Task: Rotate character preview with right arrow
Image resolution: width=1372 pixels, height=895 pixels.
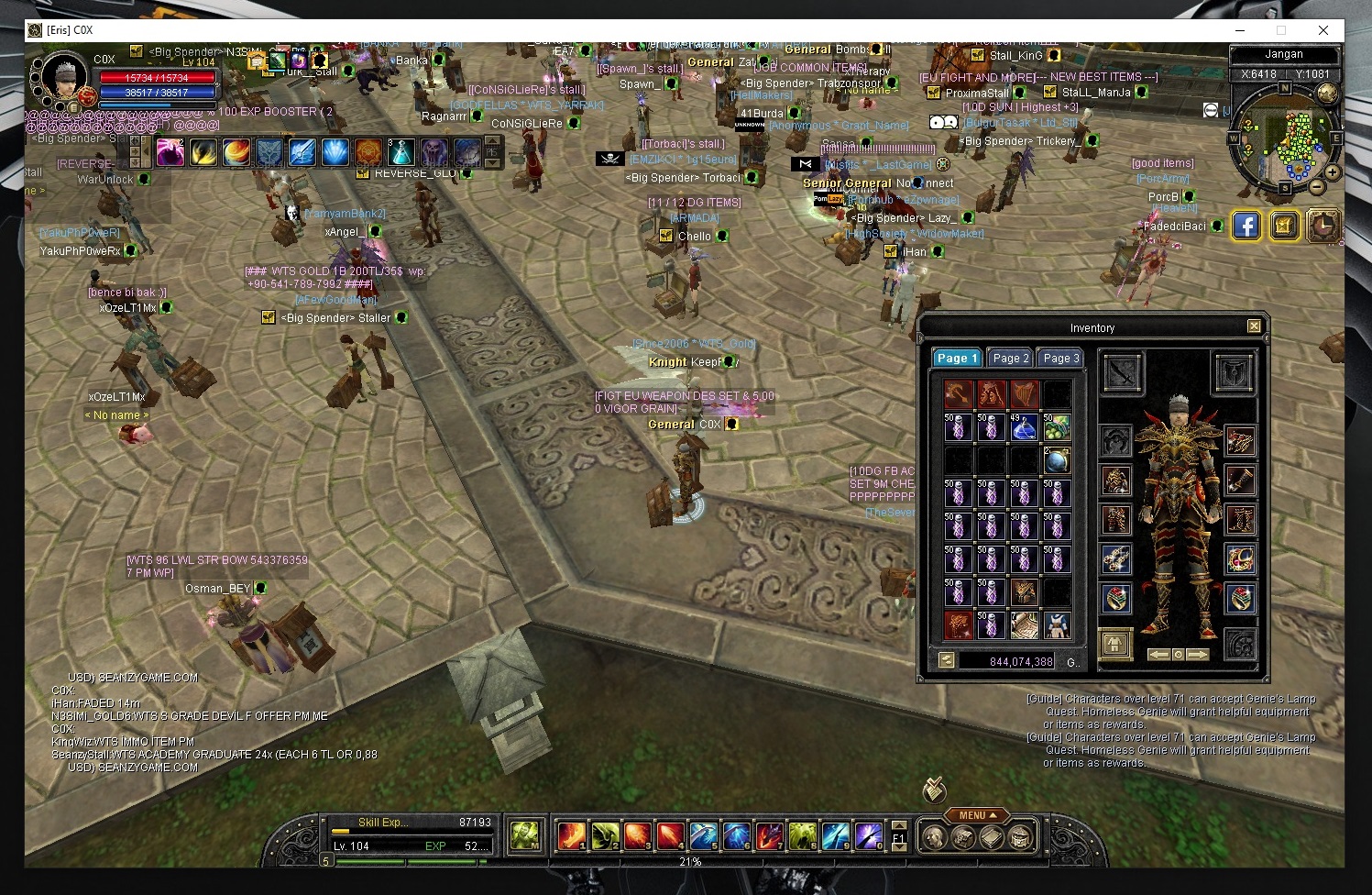Action: click(x=1198, y=655)
